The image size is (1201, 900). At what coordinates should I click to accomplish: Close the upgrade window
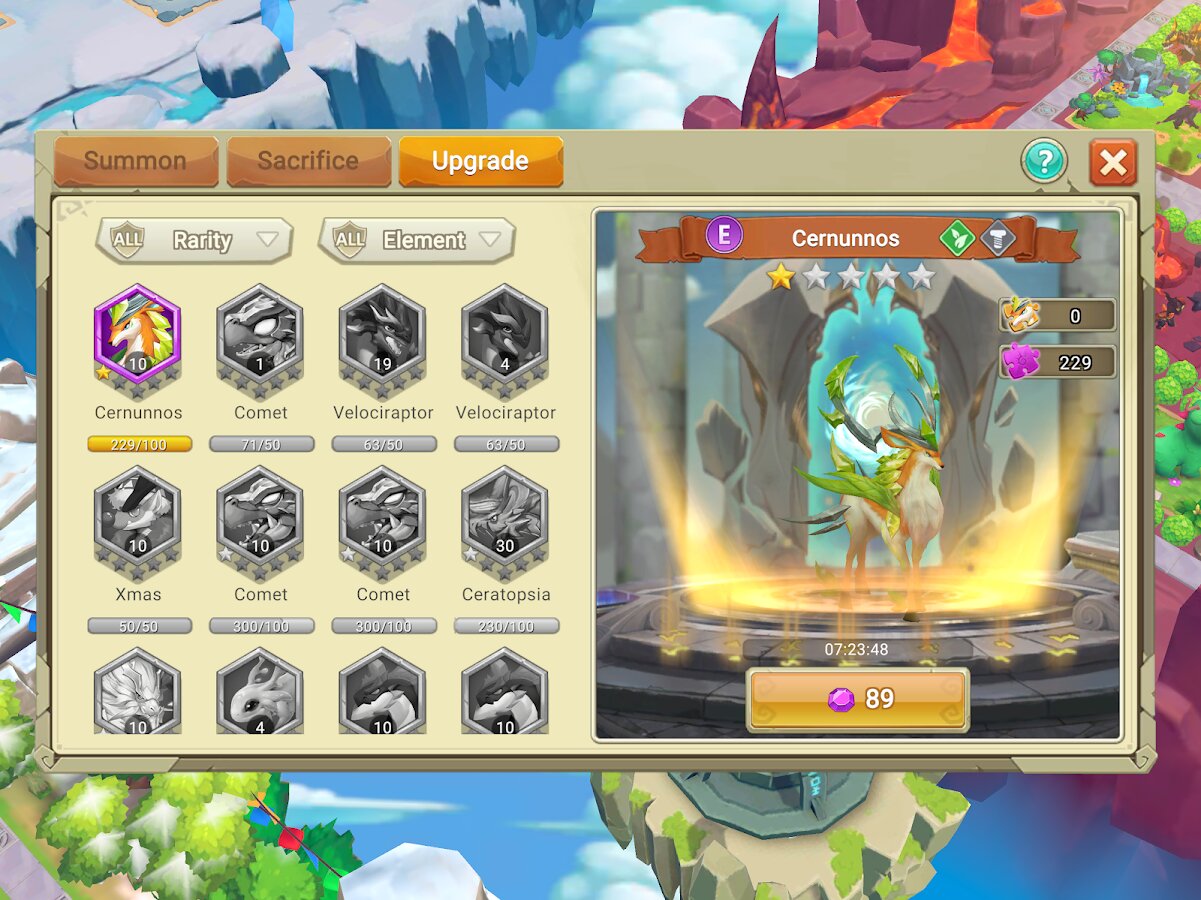(x=1112, y=162)
